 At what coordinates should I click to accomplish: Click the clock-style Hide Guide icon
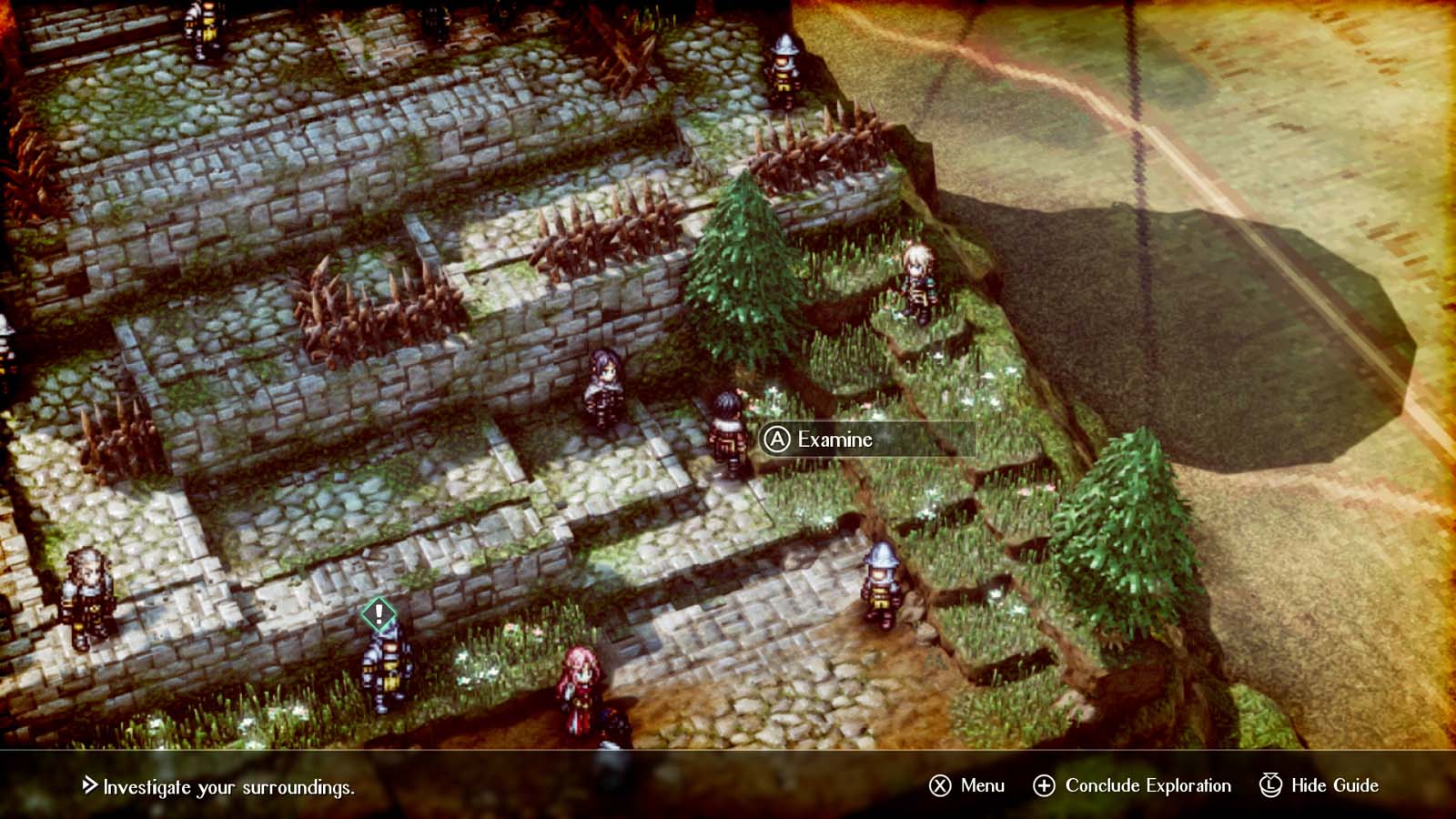1269,784
